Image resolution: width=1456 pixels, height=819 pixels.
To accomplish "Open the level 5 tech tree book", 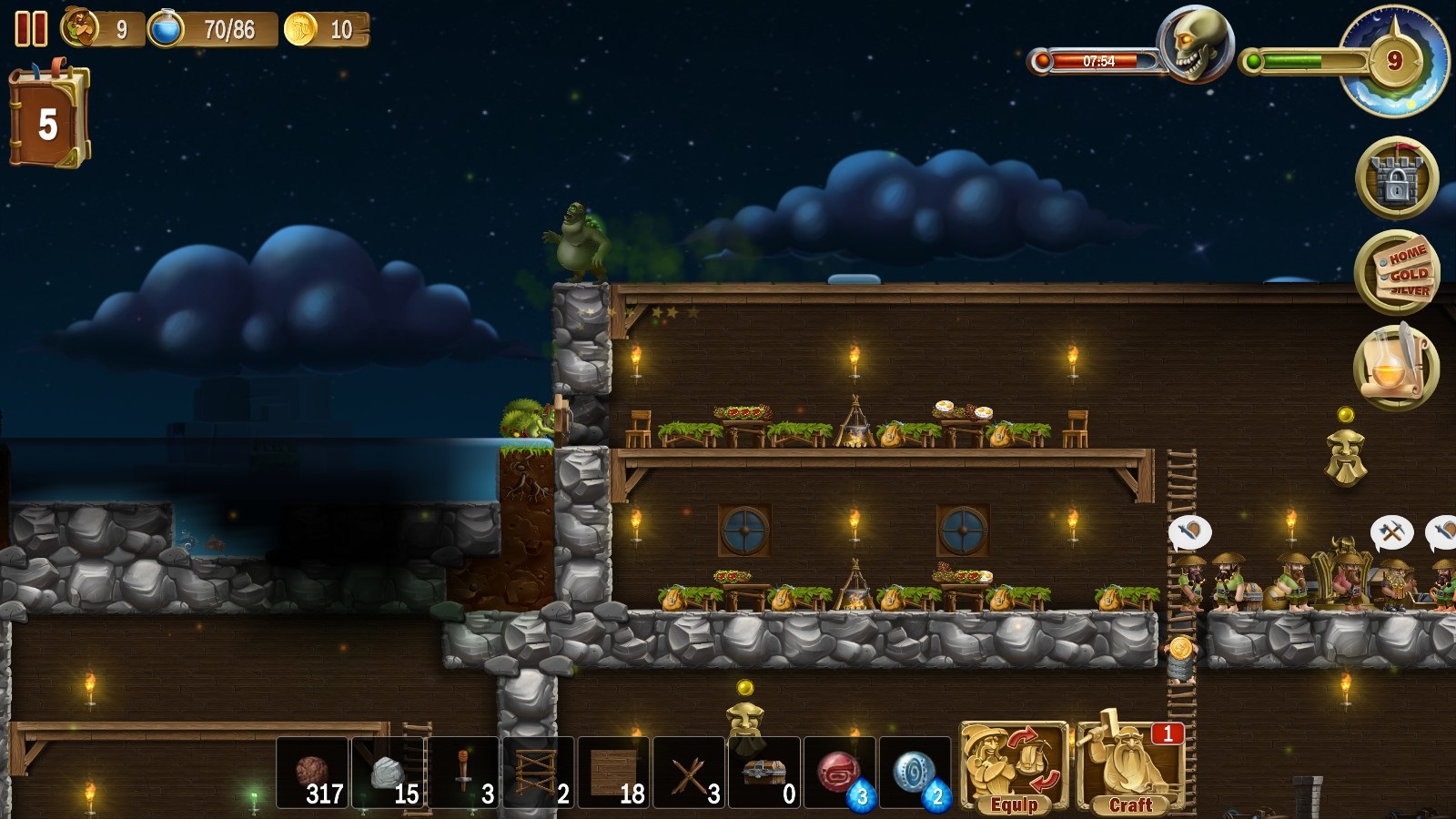I will [48, 118].
